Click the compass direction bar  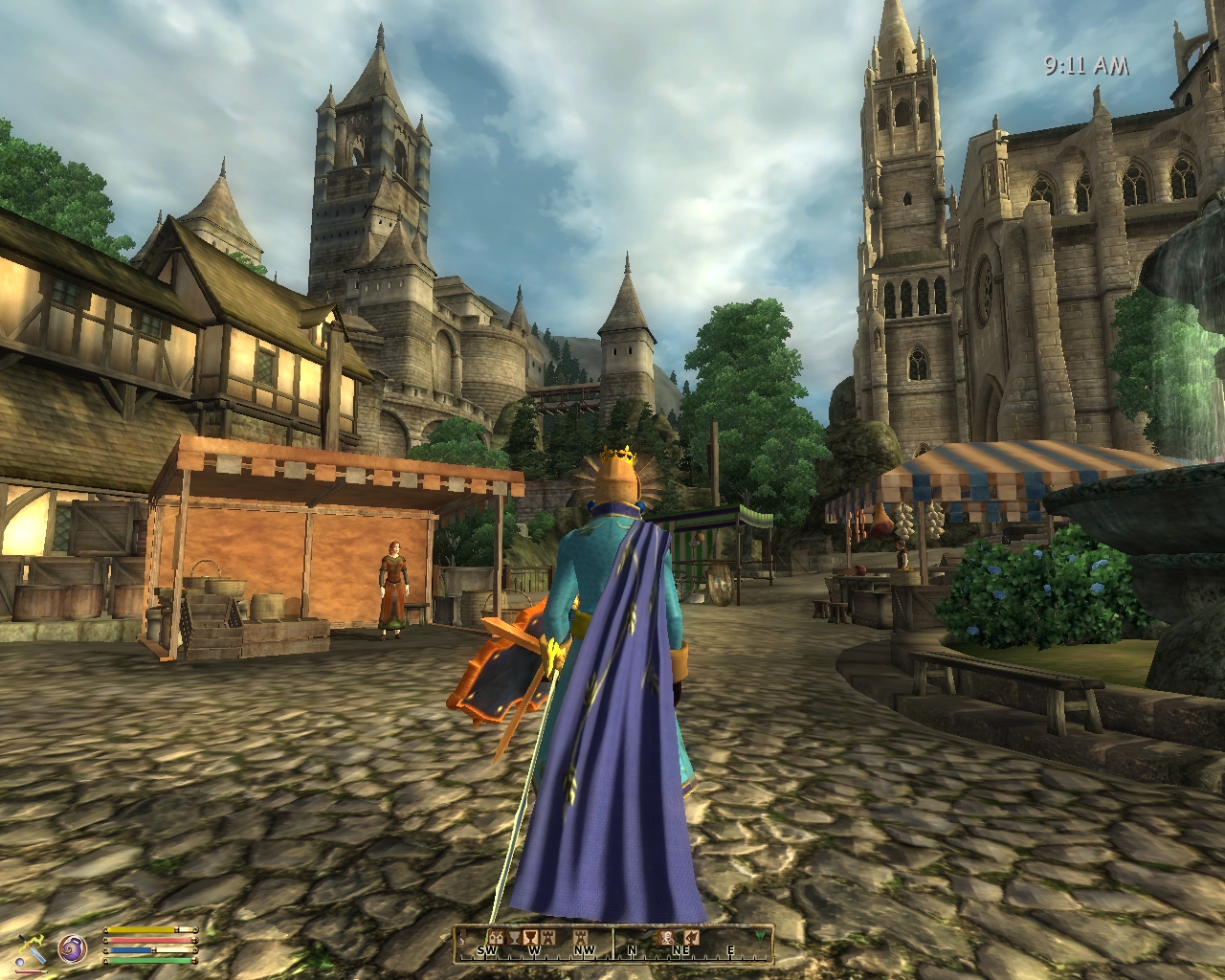[612, 945]
